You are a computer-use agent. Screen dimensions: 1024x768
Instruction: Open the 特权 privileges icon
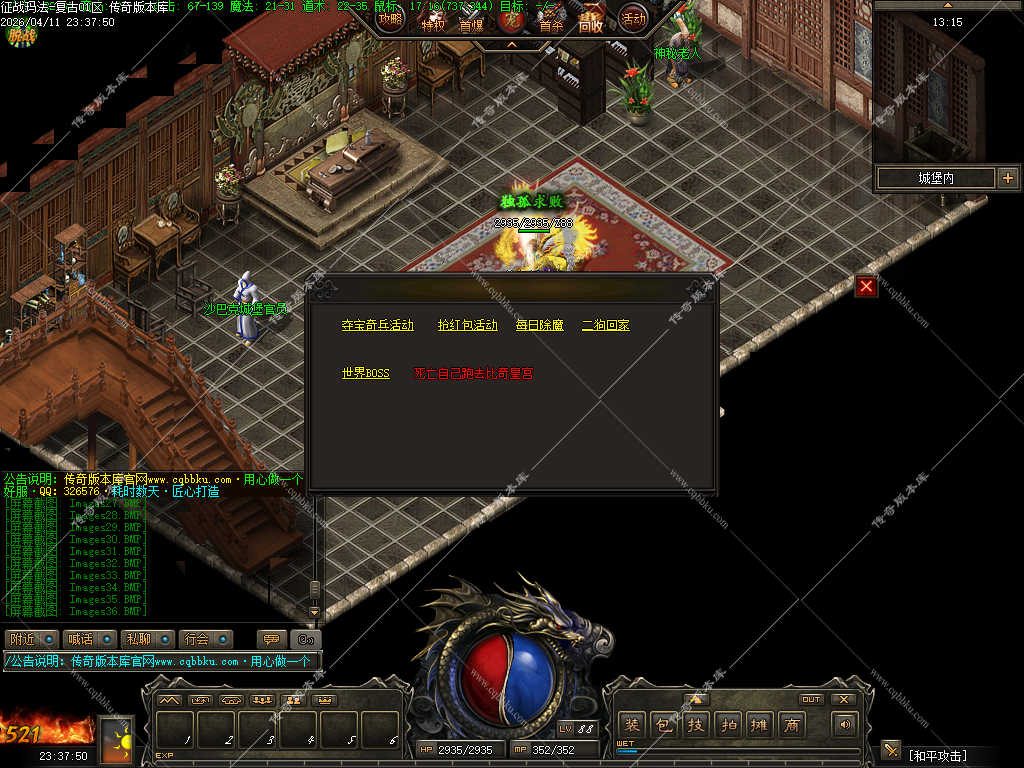pos(433,22)
